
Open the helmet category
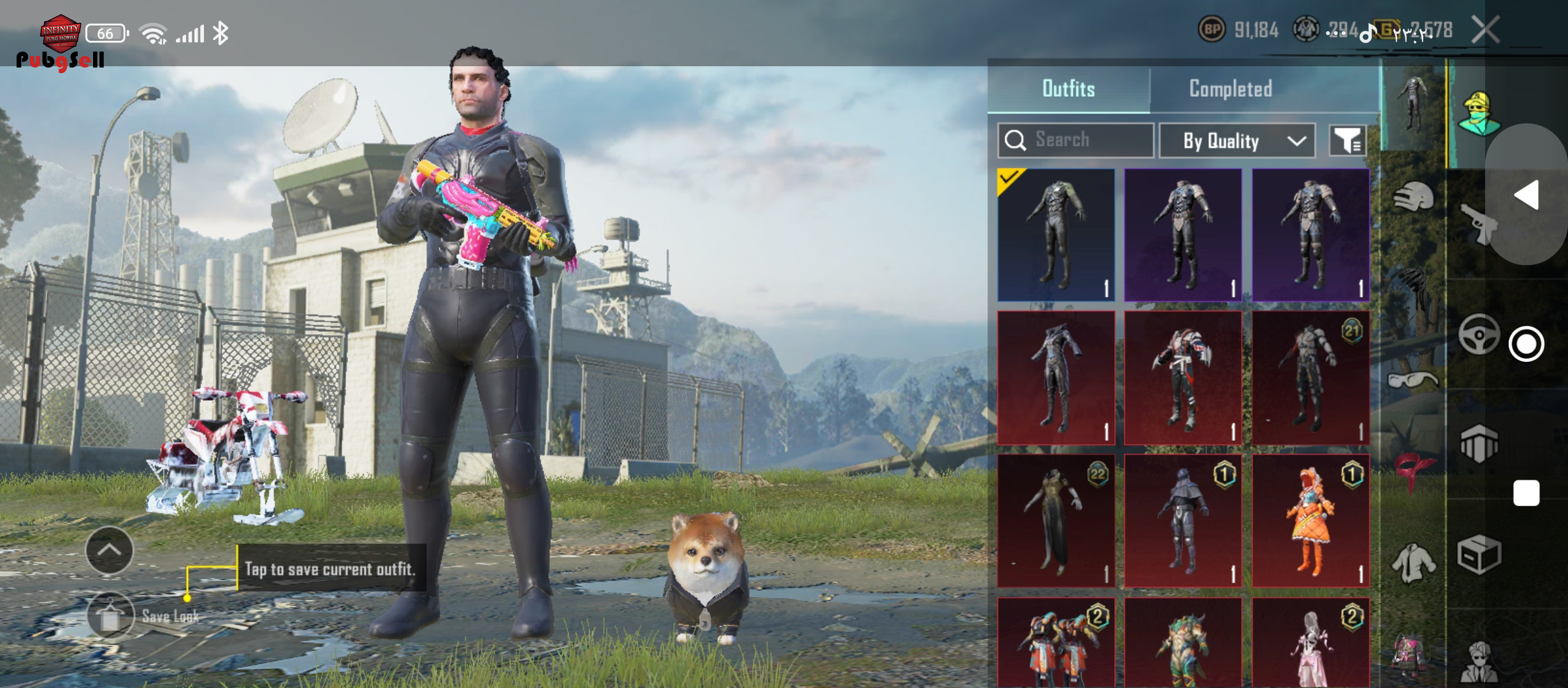coord(1414,197)
